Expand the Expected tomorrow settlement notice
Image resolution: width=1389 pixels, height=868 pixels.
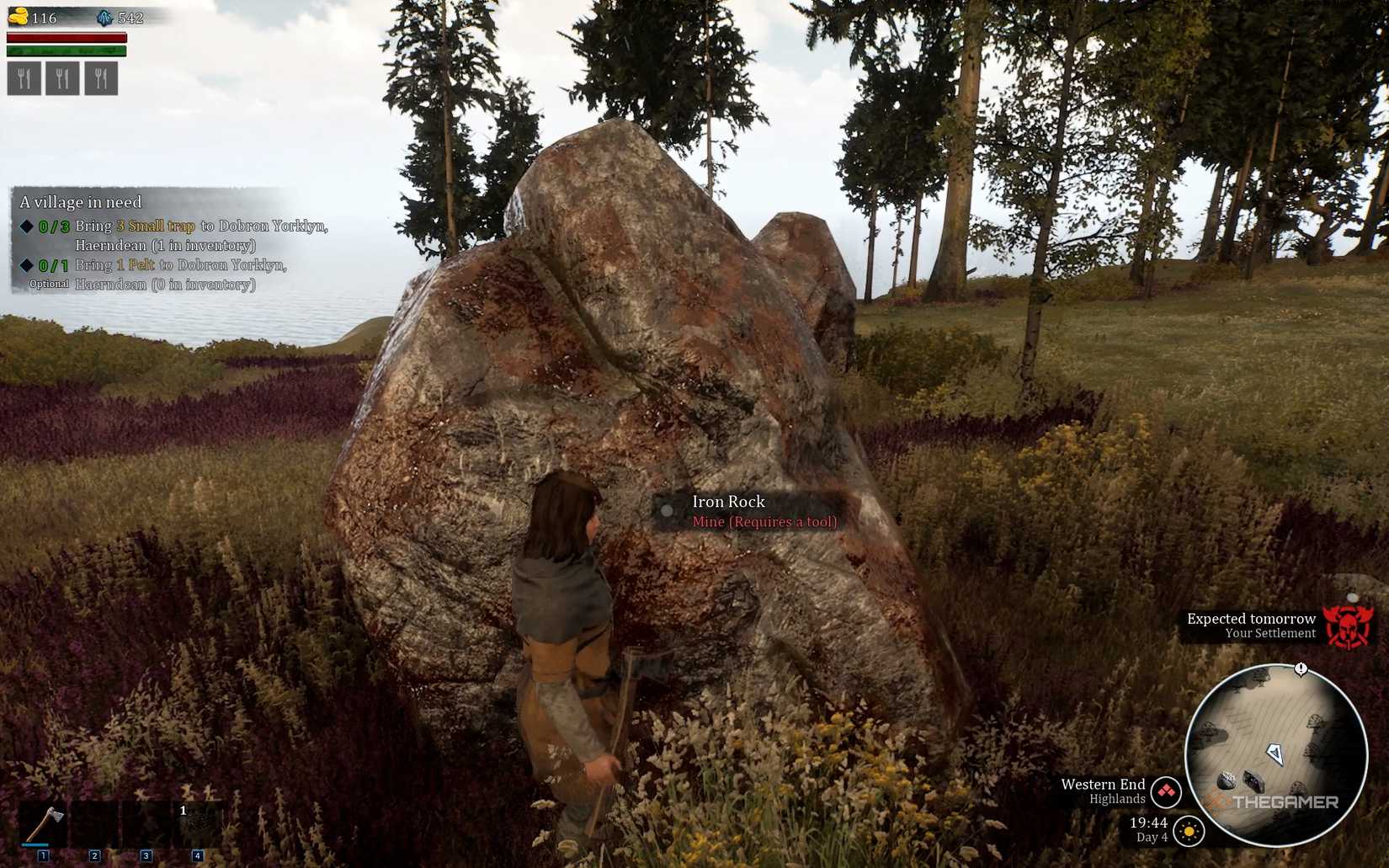1251,619
